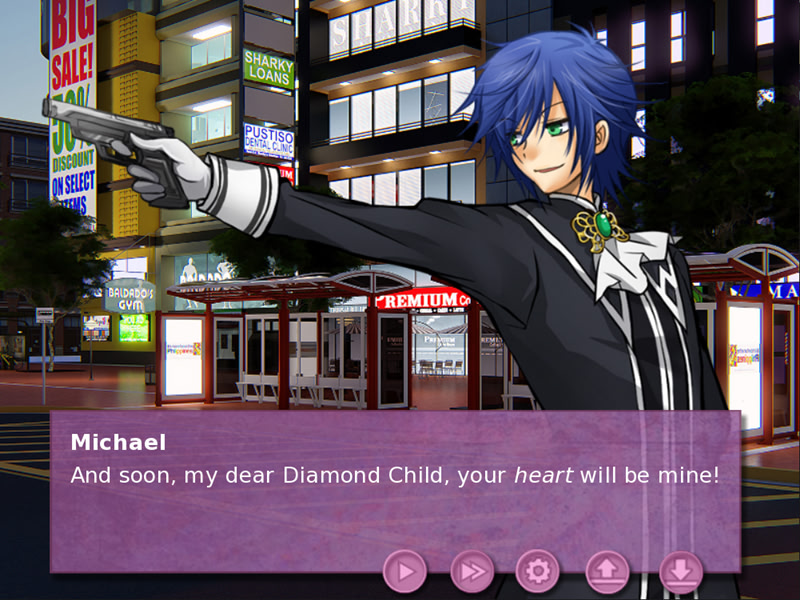Advance Michael's dialogue text box

point(395,490)
